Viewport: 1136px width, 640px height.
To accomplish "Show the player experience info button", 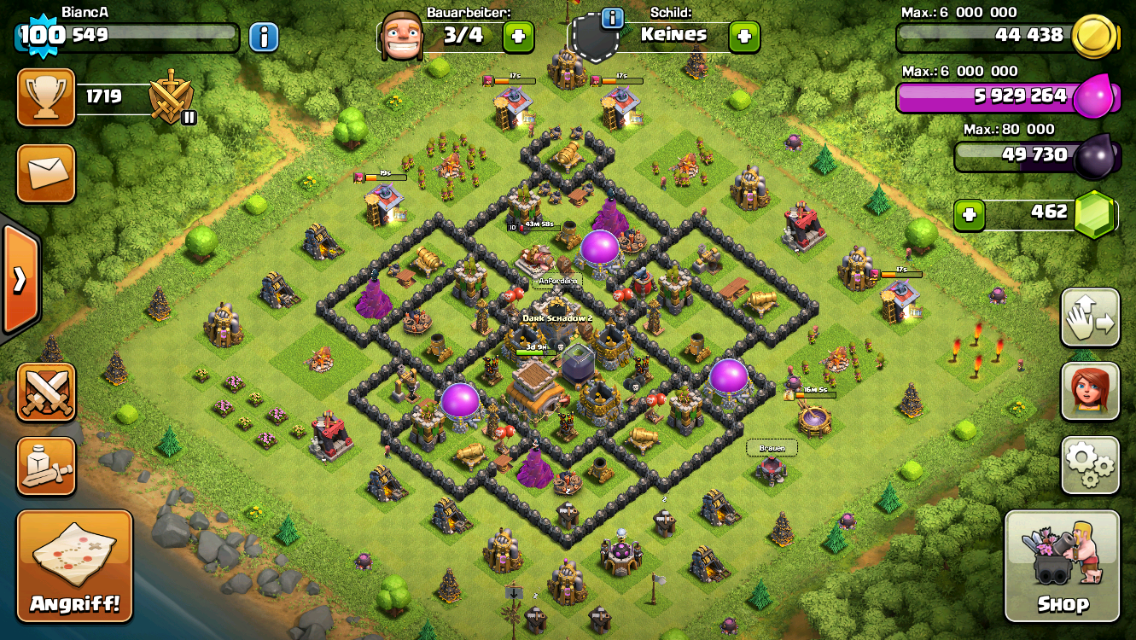I will (x=263, y=38).
